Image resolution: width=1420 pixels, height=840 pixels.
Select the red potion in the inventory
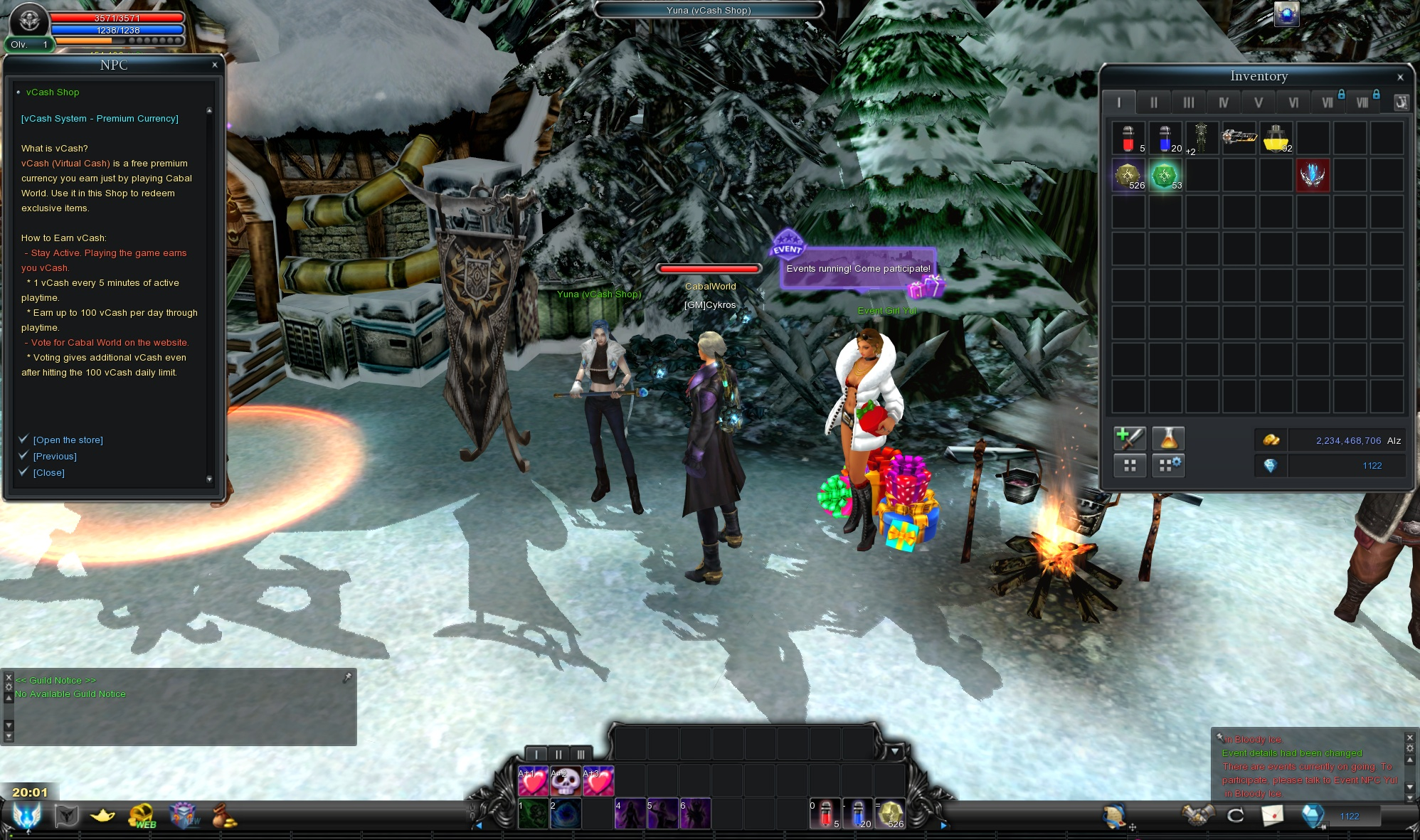1128,138
